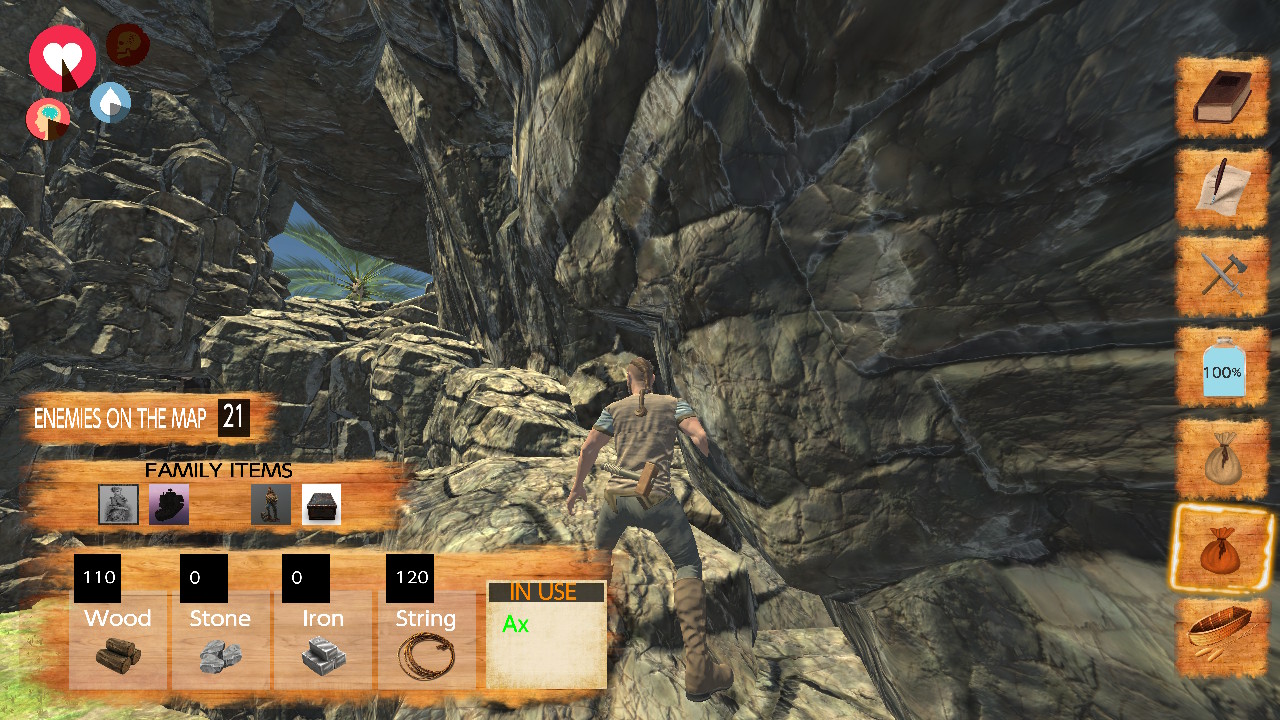The height and width of the screenshot is (720, 1280).
Task: View the framed portrait family item
Action: pos(117,504)
